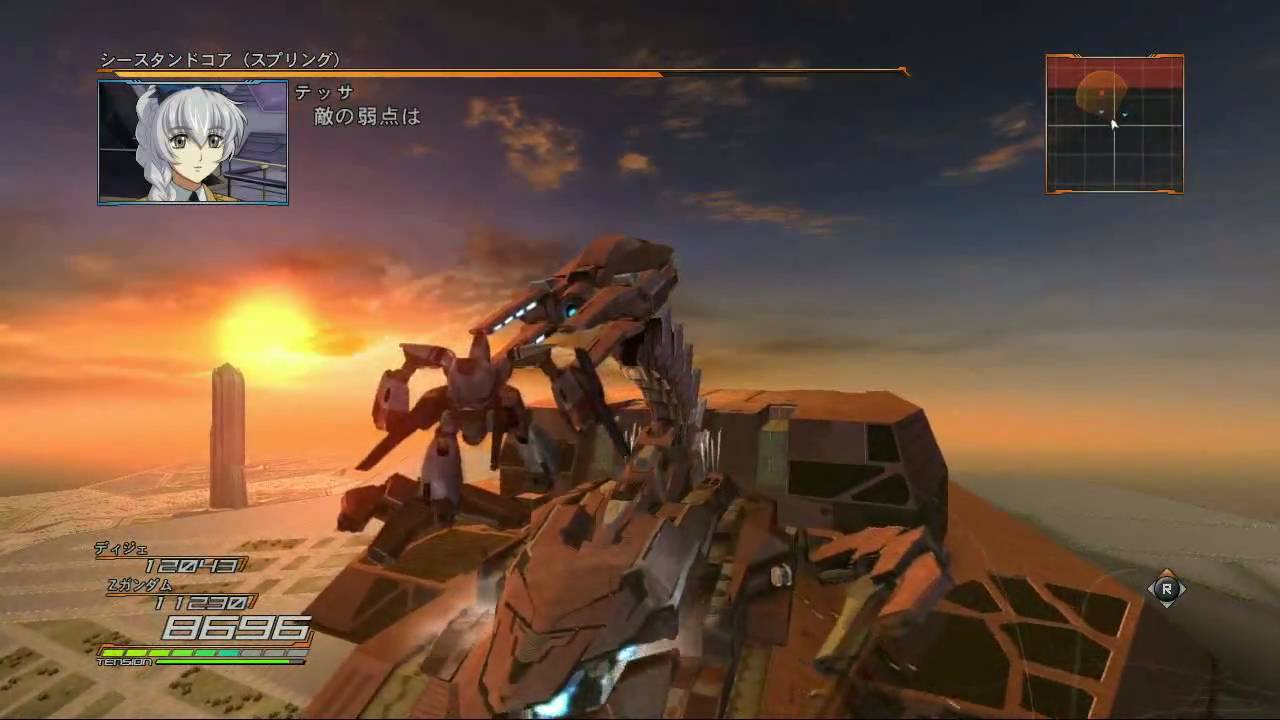This screenshot has width=1280, height=720.
Task: Click the red enemy dot on the minimap
Action: coord(1101,93)
